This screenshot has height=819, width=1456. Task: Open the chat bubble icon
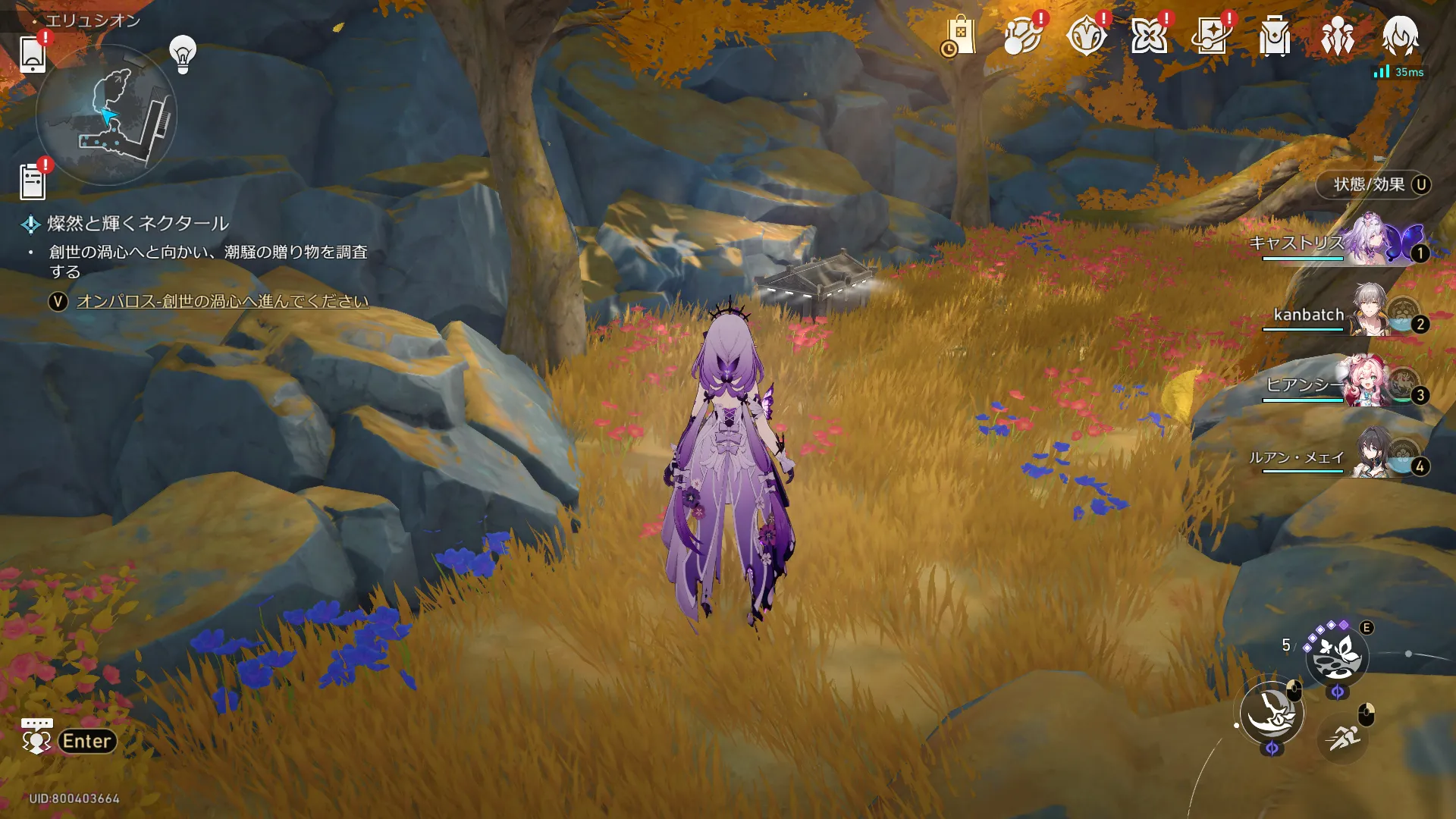click(x=36, y=737)
